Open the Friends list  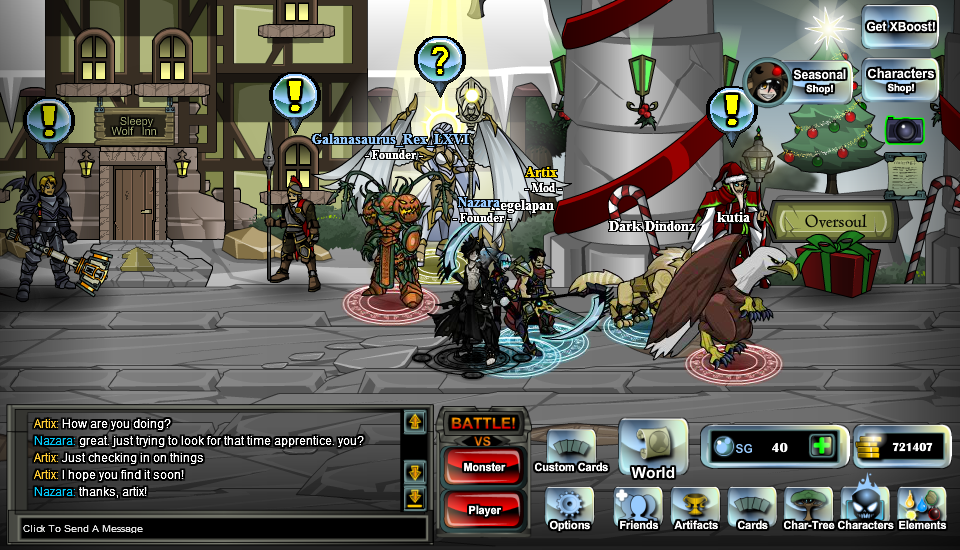click(x=638, y=509)
